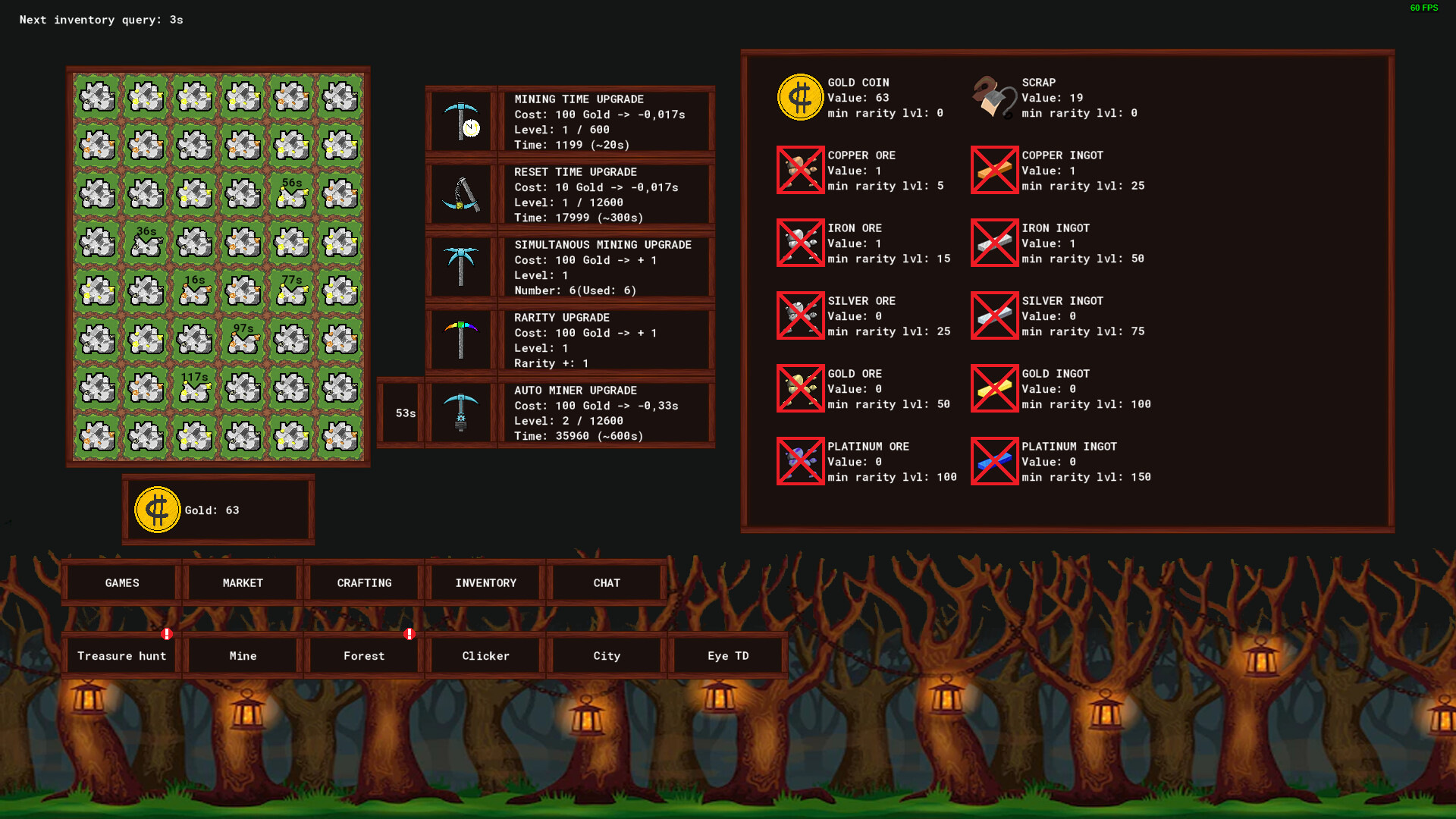Click the top-left rock tile in the mining grid

click(97, 96)
